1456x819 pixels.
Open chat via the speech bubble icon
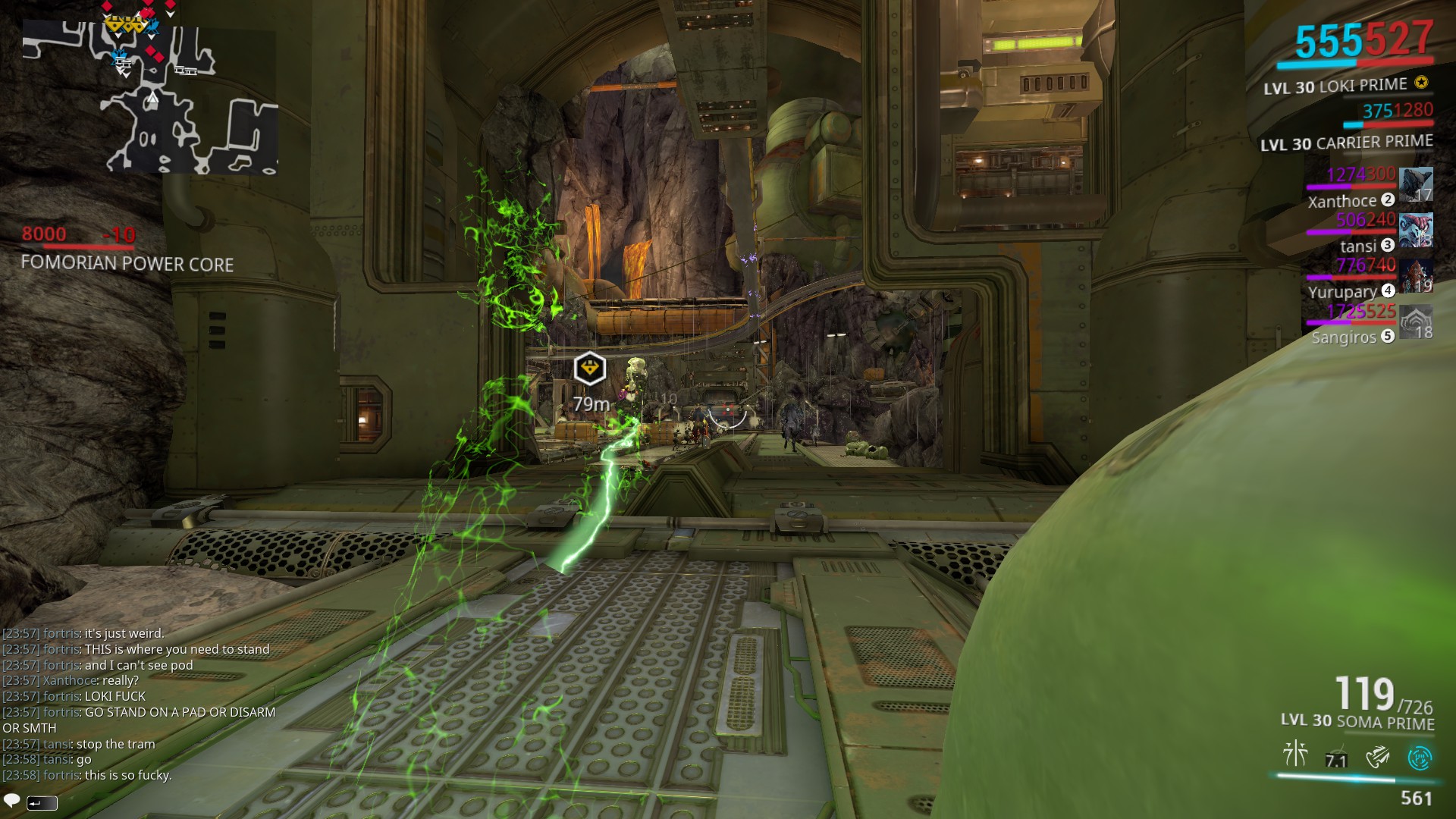(12, 801)
